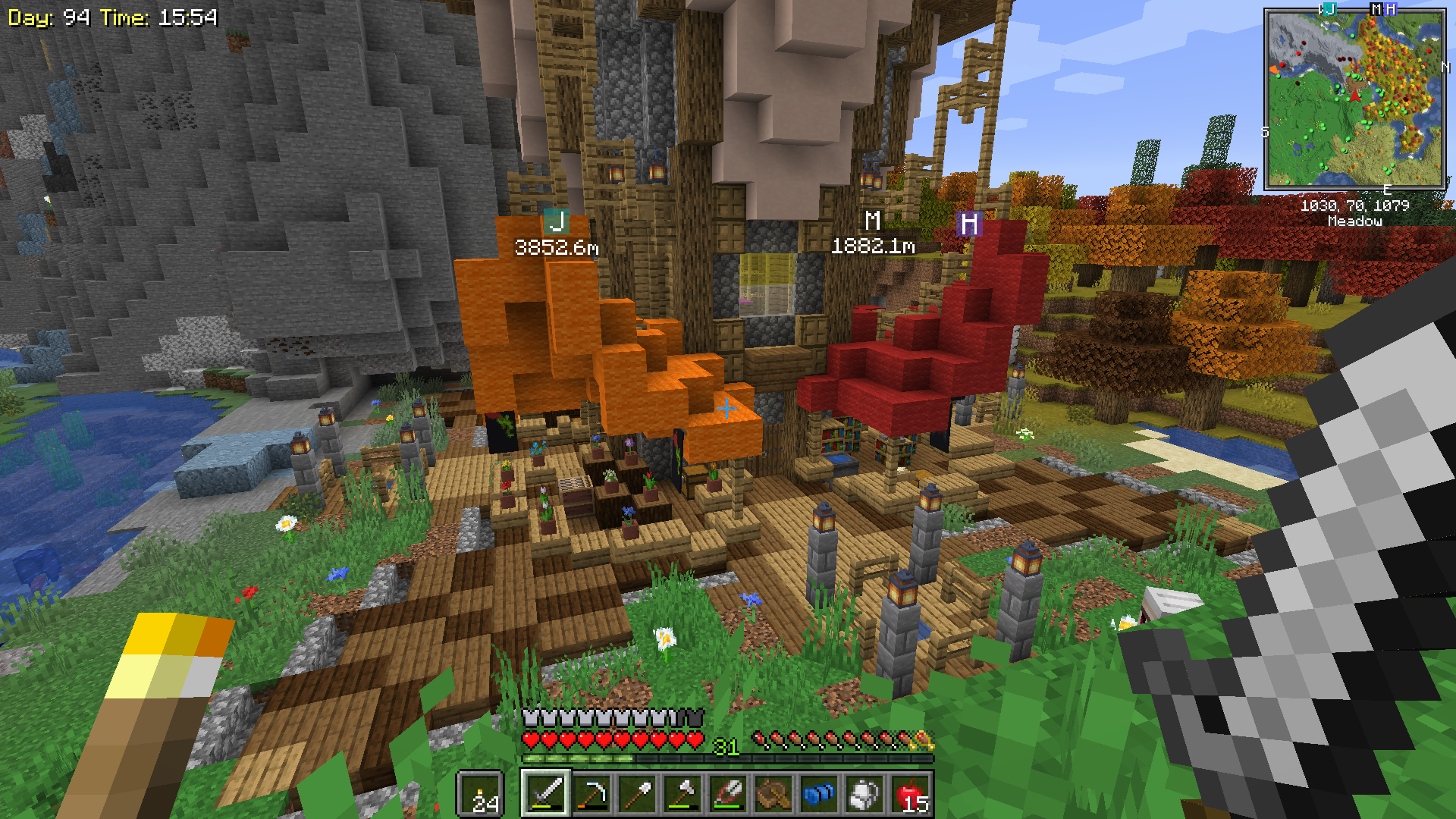Click the M waypoint marker in the world

[x=873, y=221]
